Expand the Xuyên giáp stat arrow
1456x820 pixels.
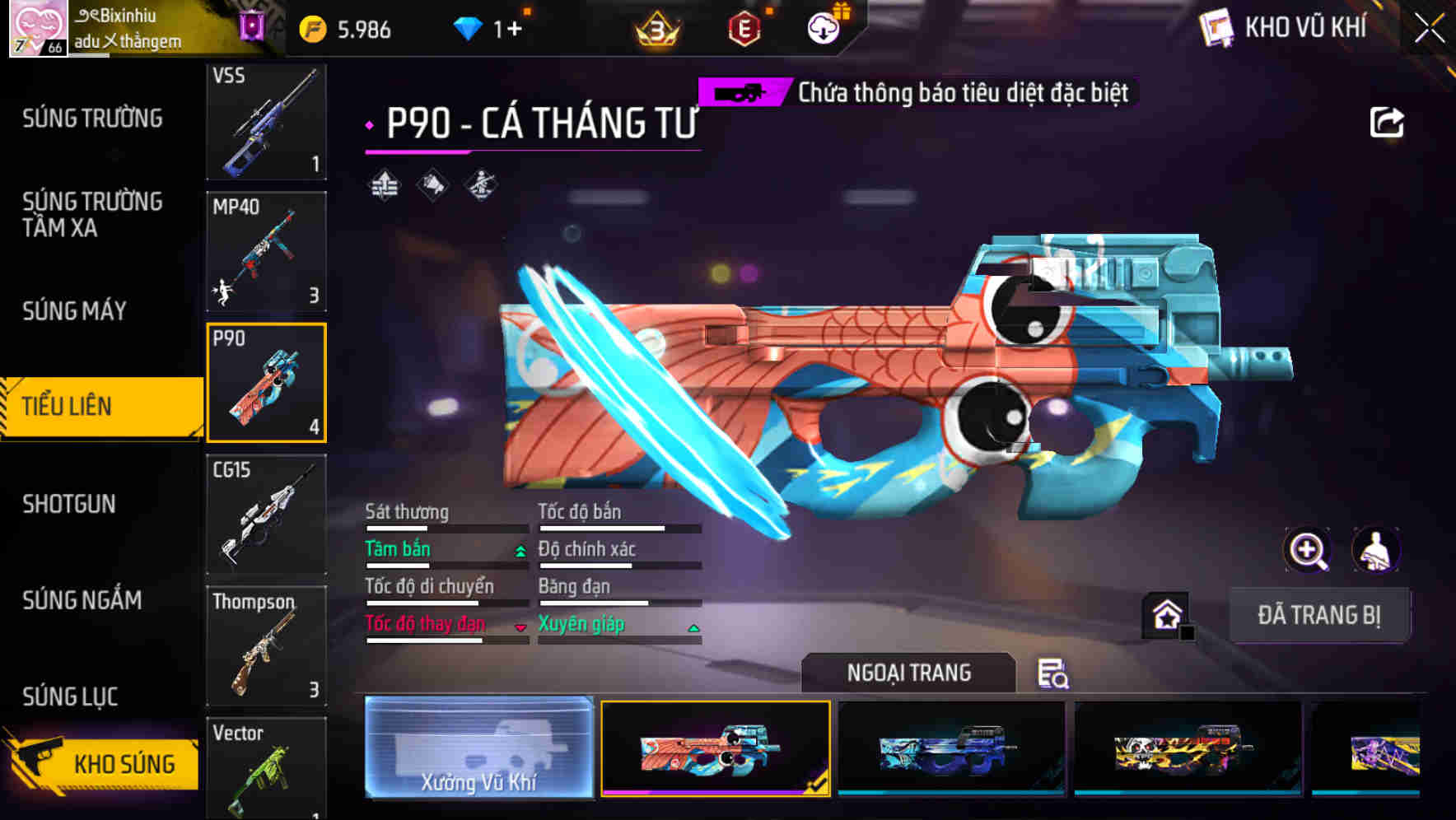(695, 627)
